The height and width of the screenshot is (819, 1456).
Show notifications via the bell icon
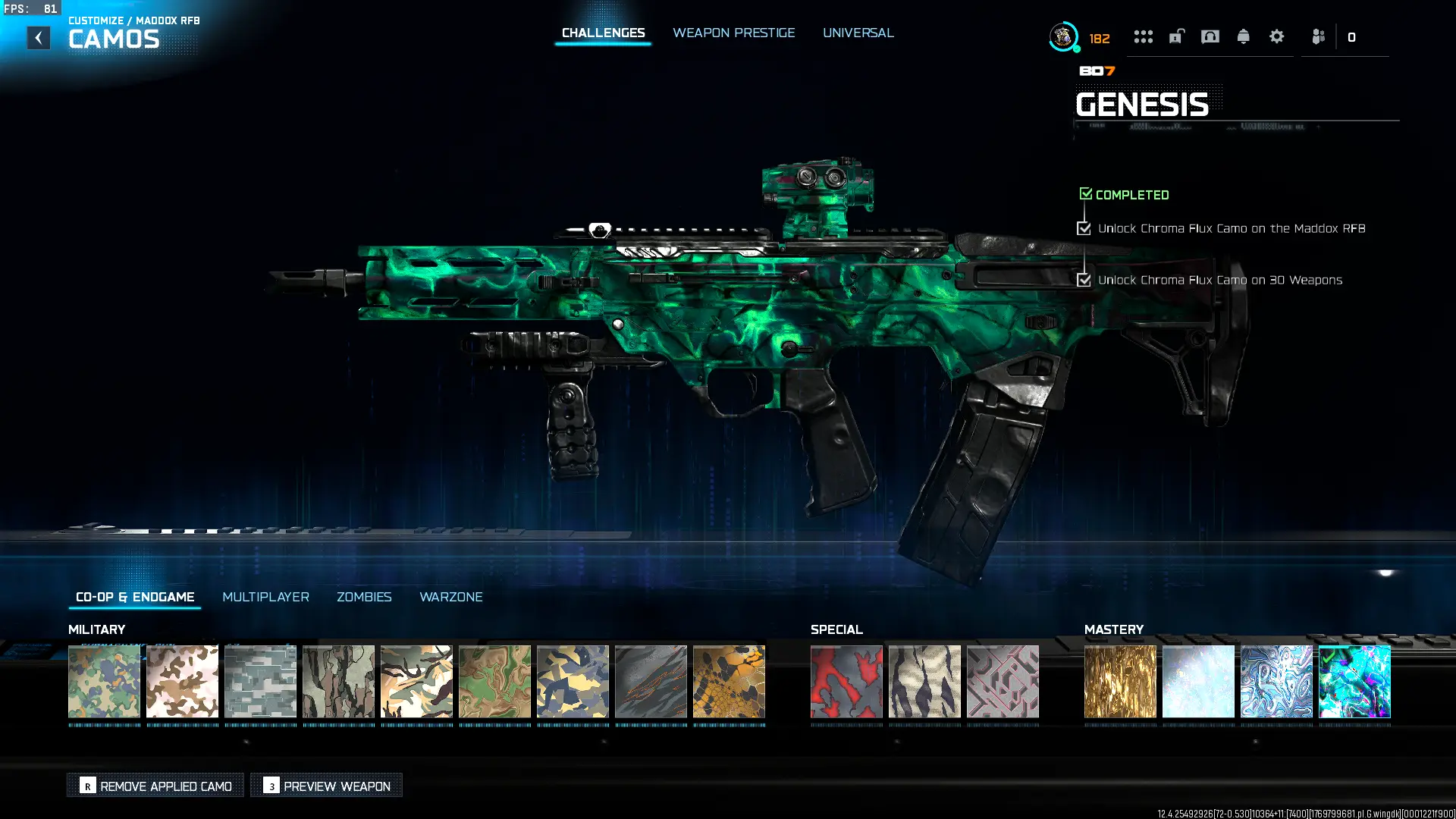click(x=1243, y=36)
